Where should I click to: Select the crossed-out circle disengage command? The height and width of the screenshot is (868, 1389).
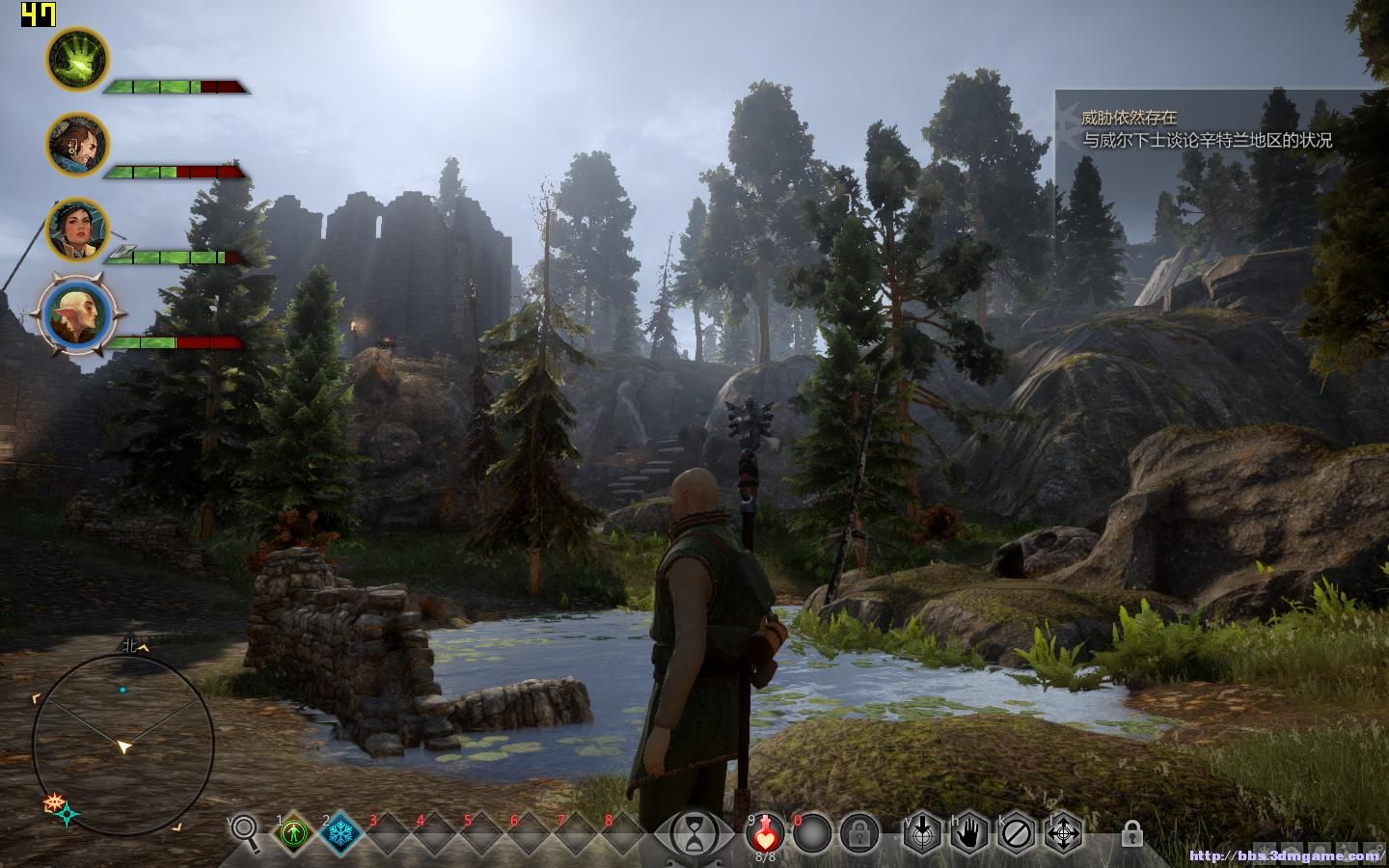tap(1016, 832)
